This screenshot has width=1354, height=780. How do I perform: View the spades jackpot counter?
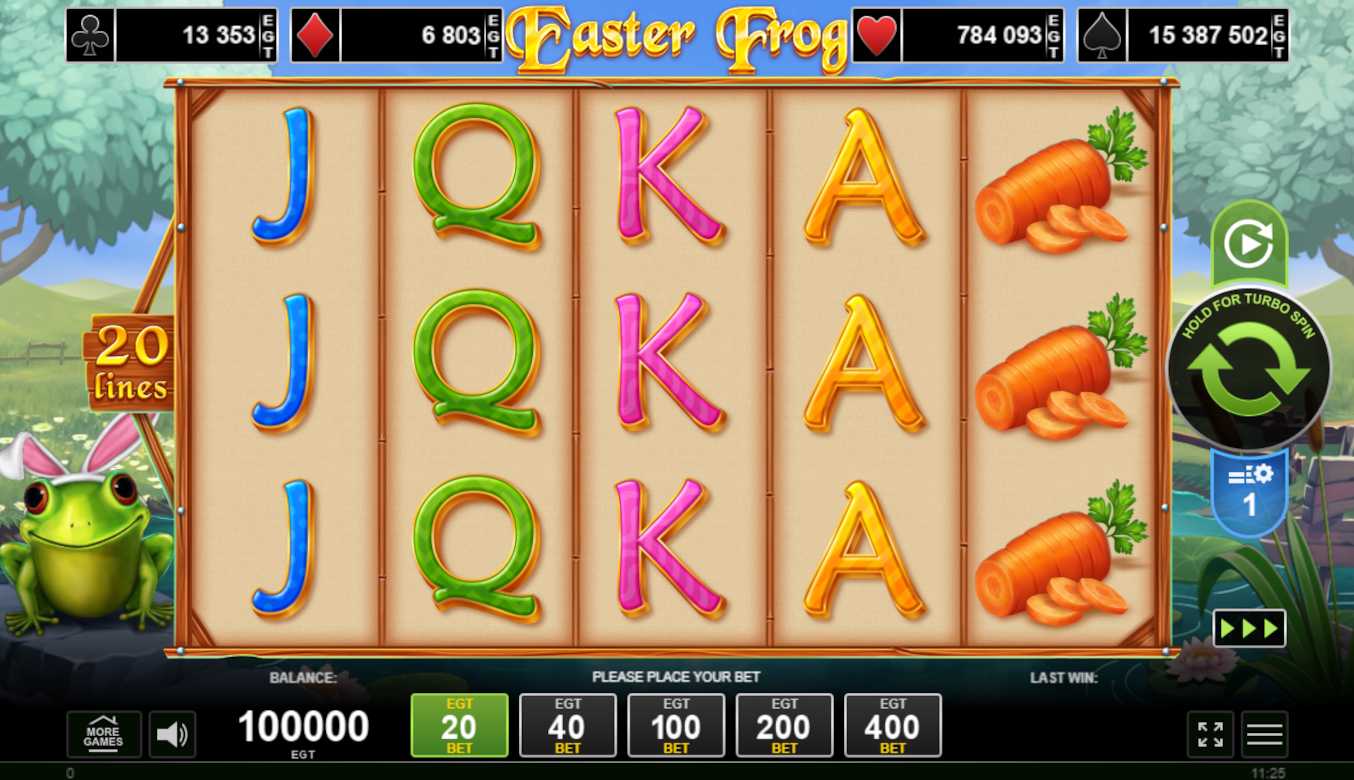pos(1183,36)
